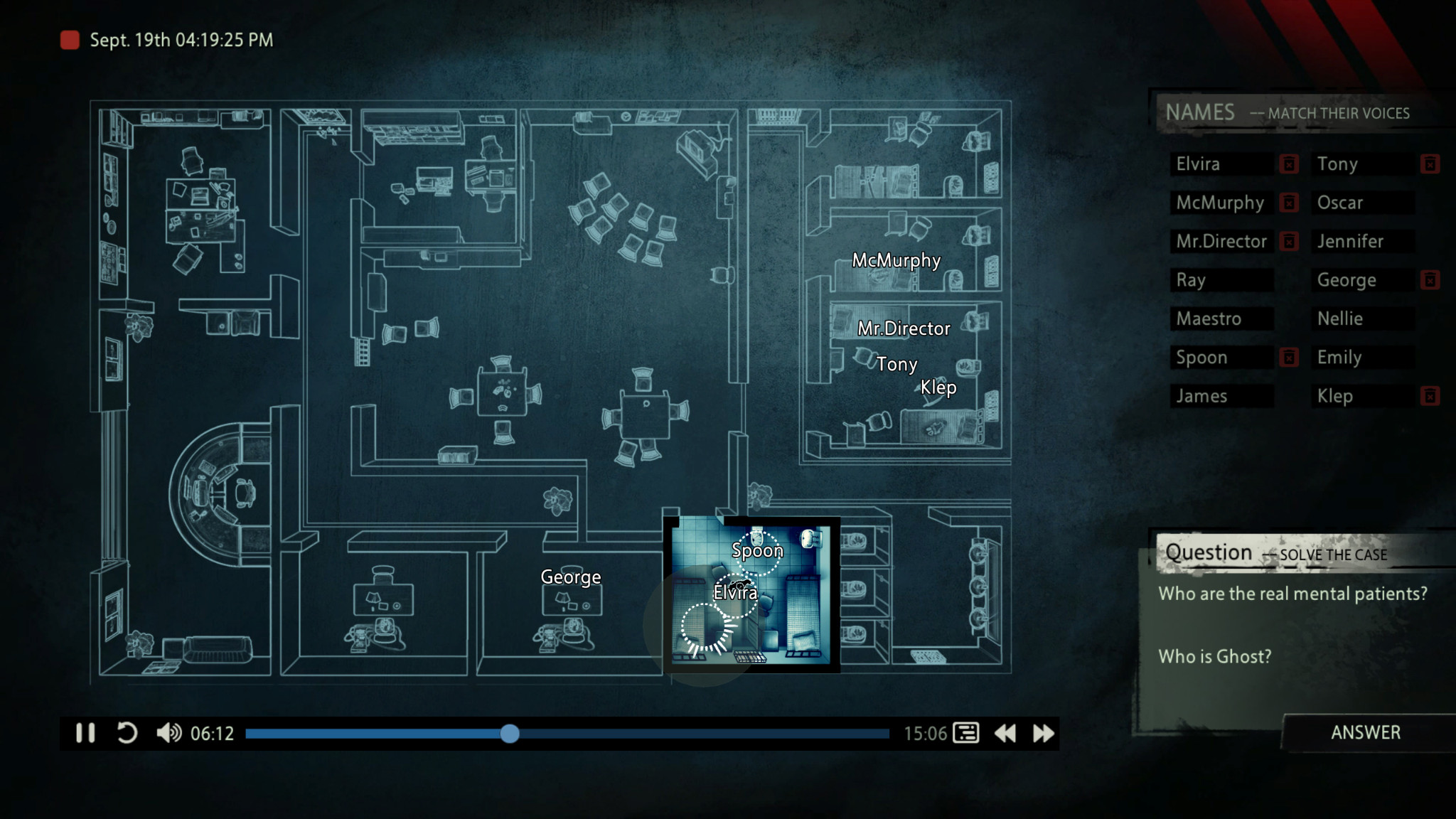Remove the Spoon name assignment
The width and height of the screenshot is (1456, 819).
(1288, 358)
